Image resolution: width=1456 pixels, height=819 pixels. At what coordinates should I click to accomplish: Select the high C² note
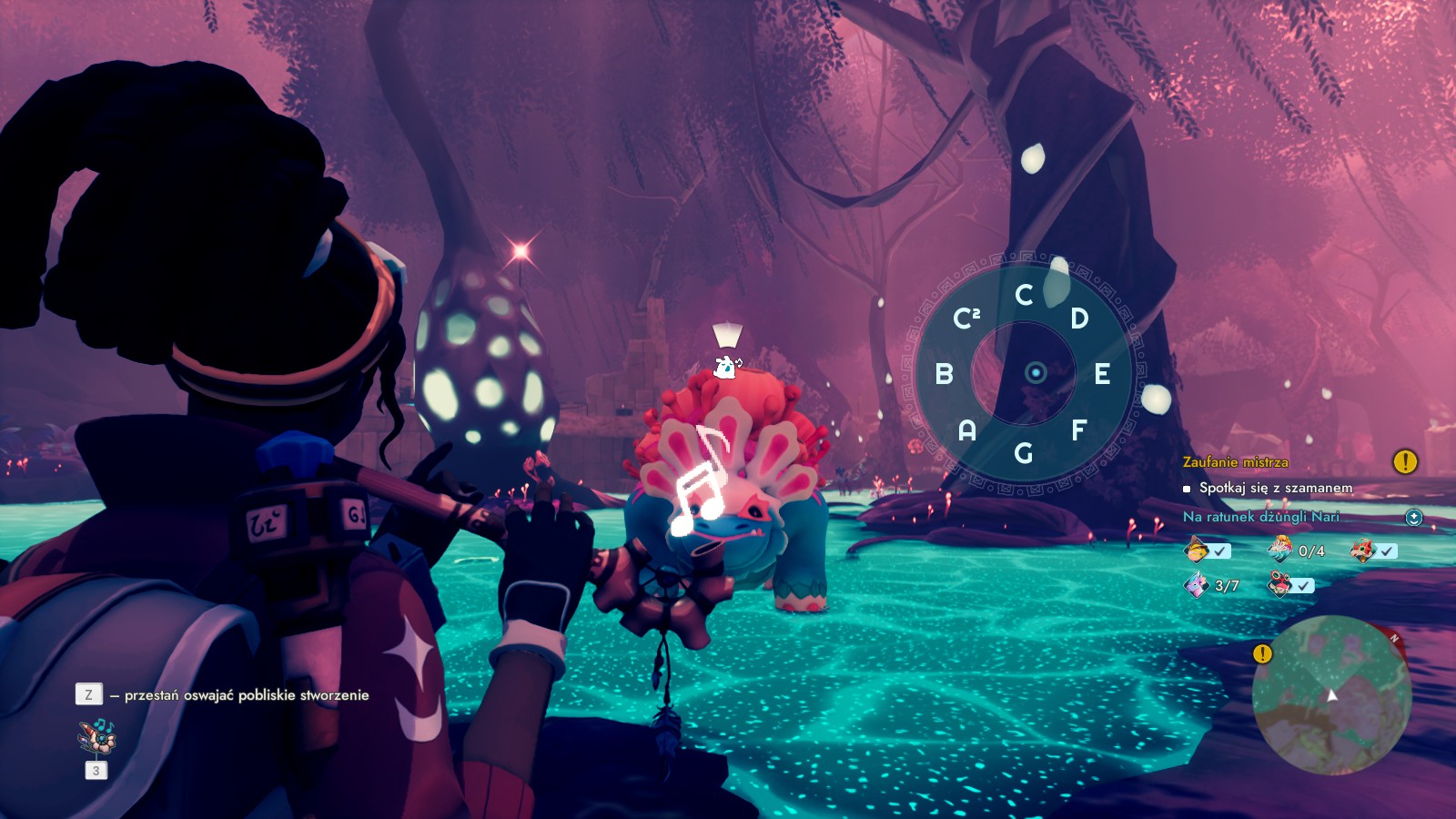966,318
